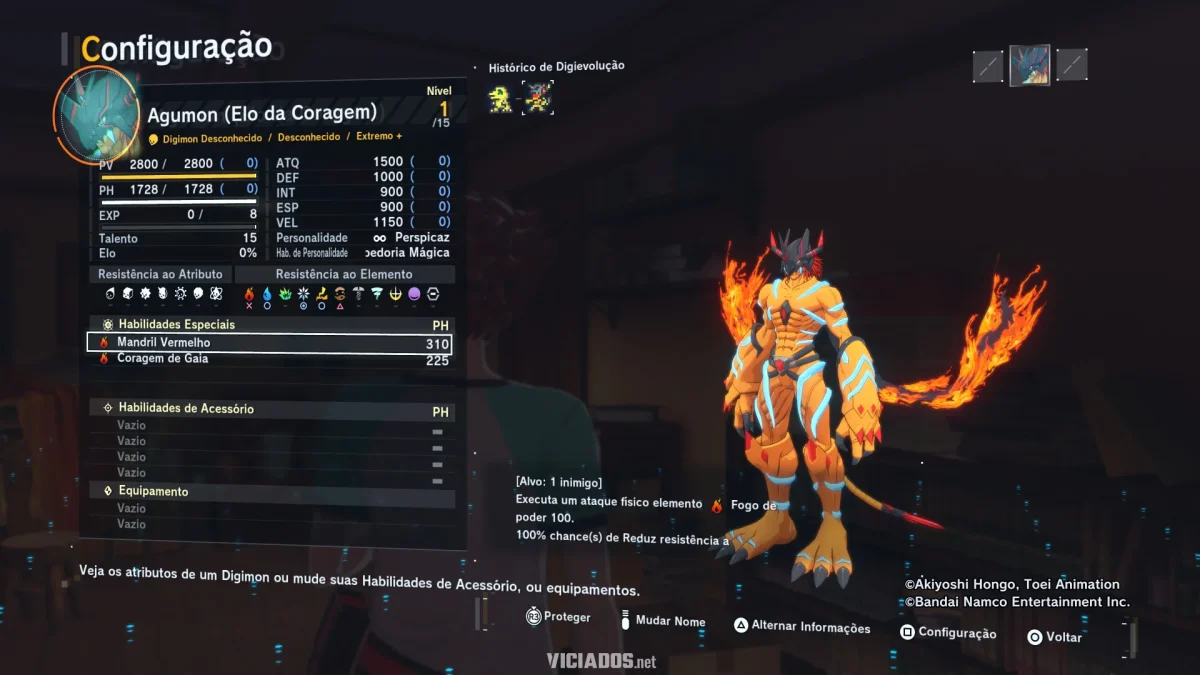Choose the Coragem de Gaia skill
This screenshot has width=1200, height=675.
[x=270, y=360]
